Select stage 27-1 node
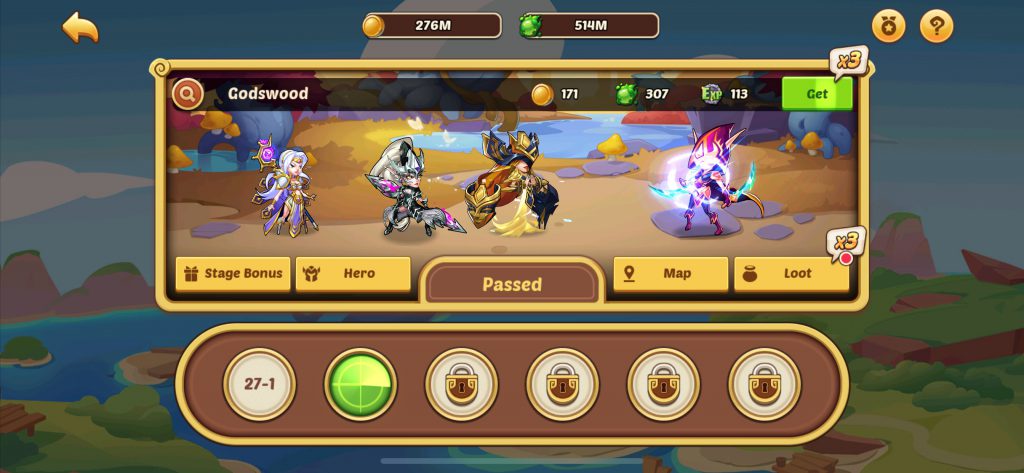 coord(259,384)
